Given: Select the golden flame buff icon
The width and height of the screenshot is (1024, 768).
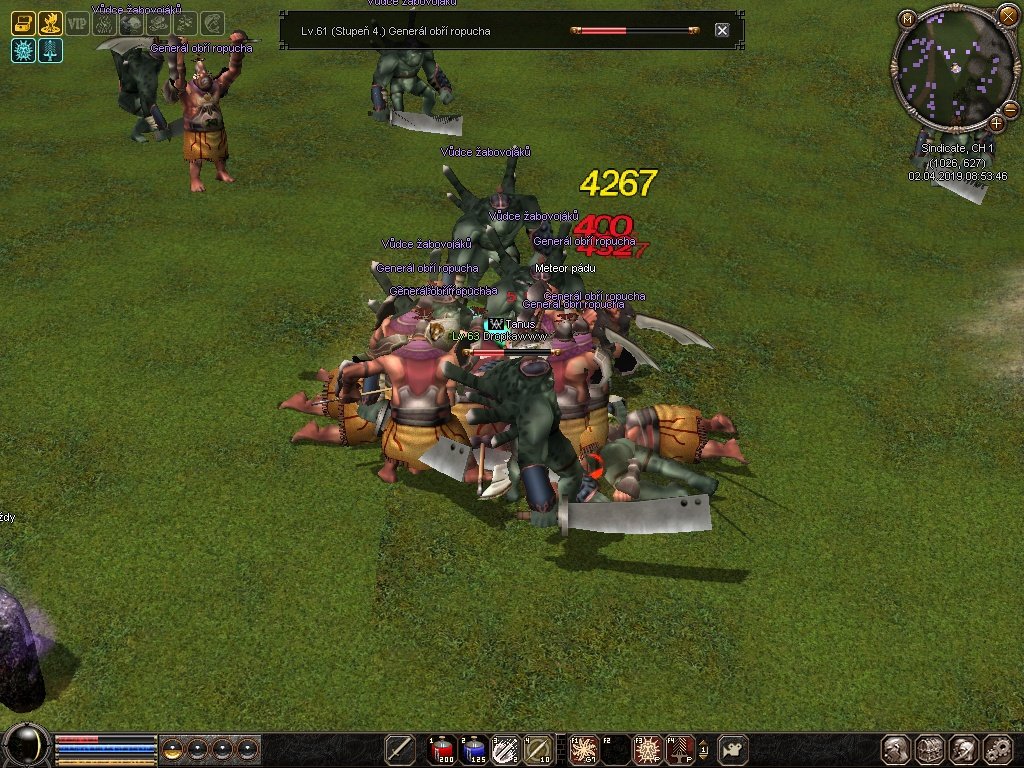Looking at the screenshot, I should click(50, 24).
